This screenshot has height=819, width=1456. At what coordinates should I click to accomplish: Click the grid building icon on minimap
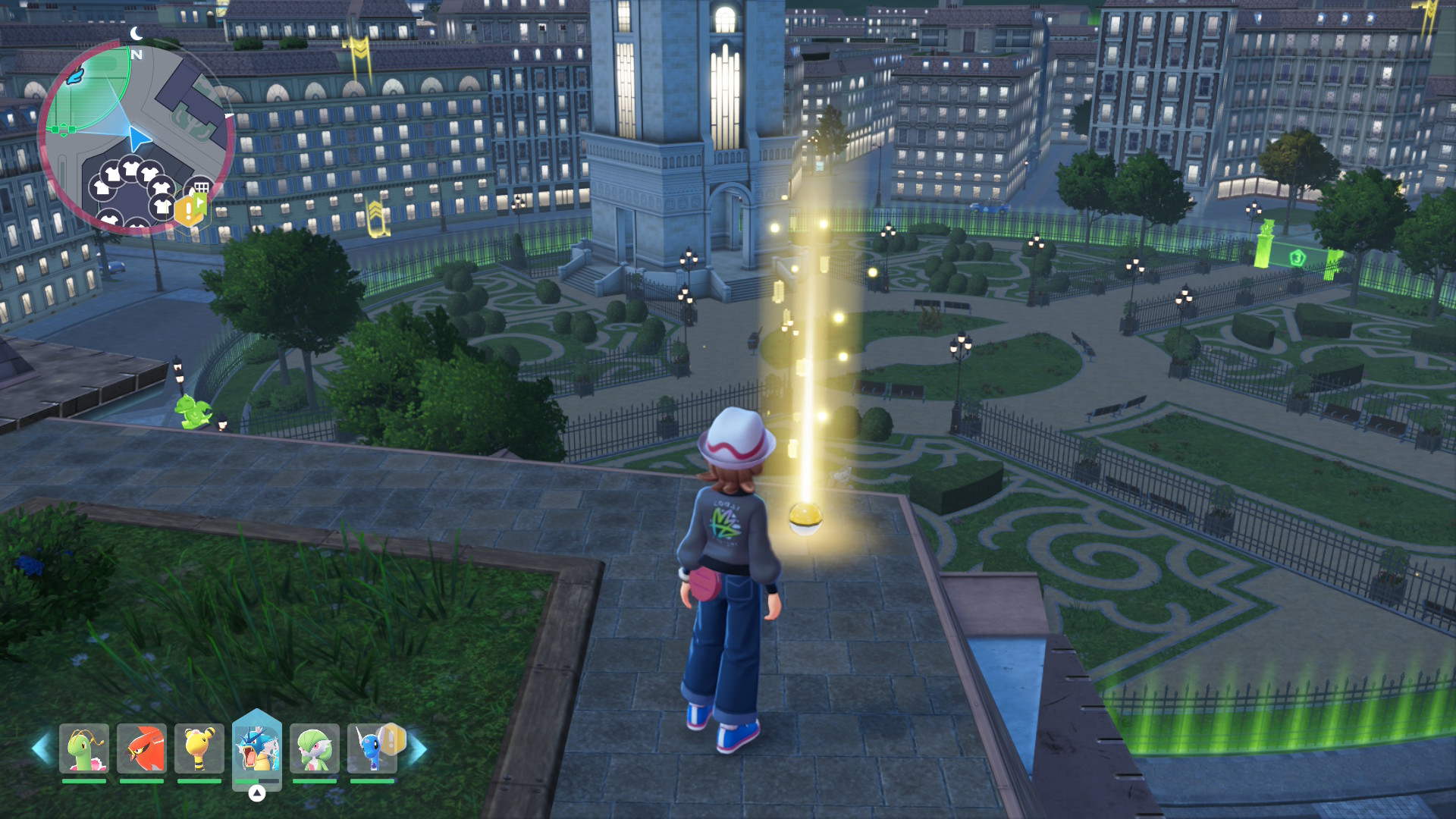point(202,187)
